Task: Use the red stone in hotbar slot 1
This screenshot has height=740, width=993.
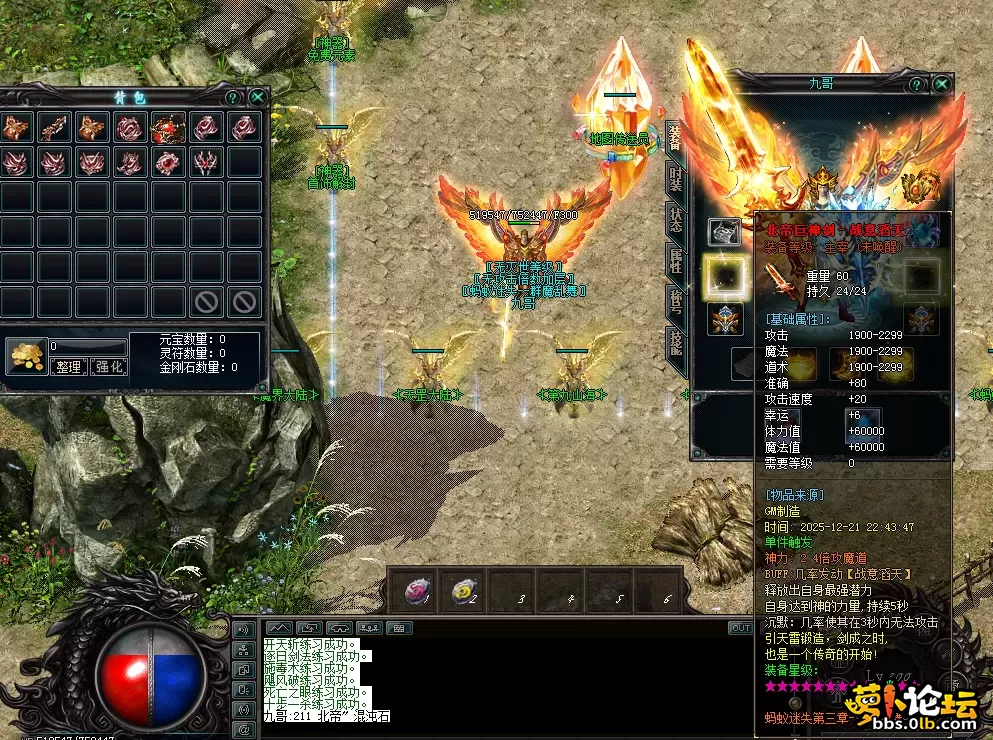Action: (416, 591)
